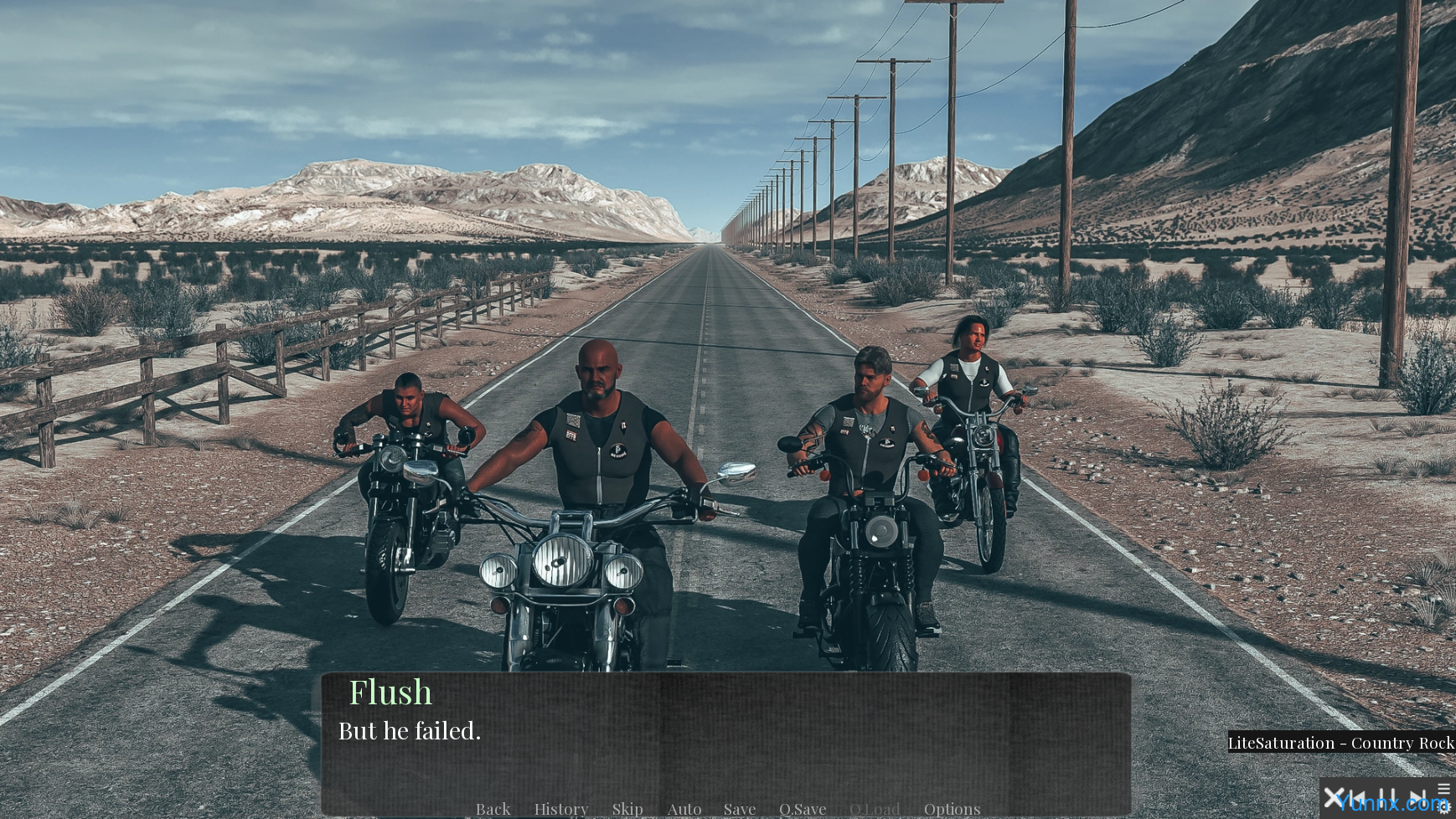
Task: Play the previous music track
Action: [x=1360, y=797]
